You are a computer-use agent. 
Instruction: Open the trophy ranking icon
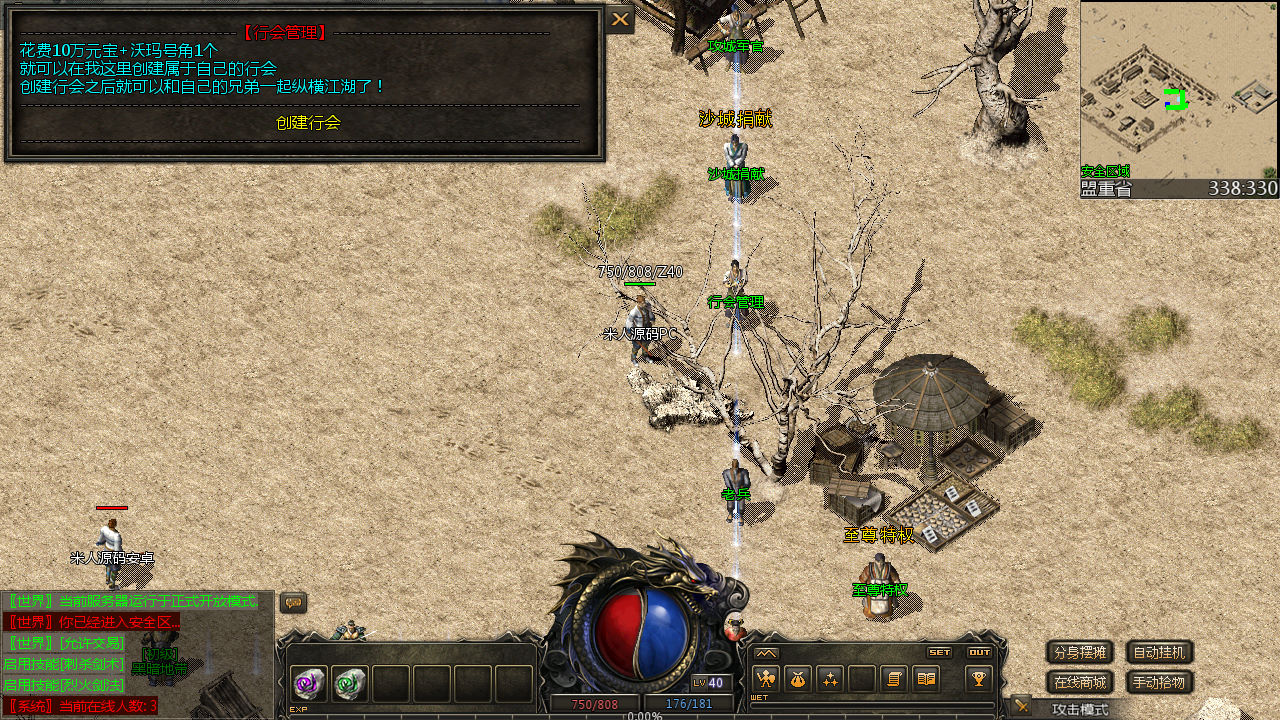tap(978, 679)
